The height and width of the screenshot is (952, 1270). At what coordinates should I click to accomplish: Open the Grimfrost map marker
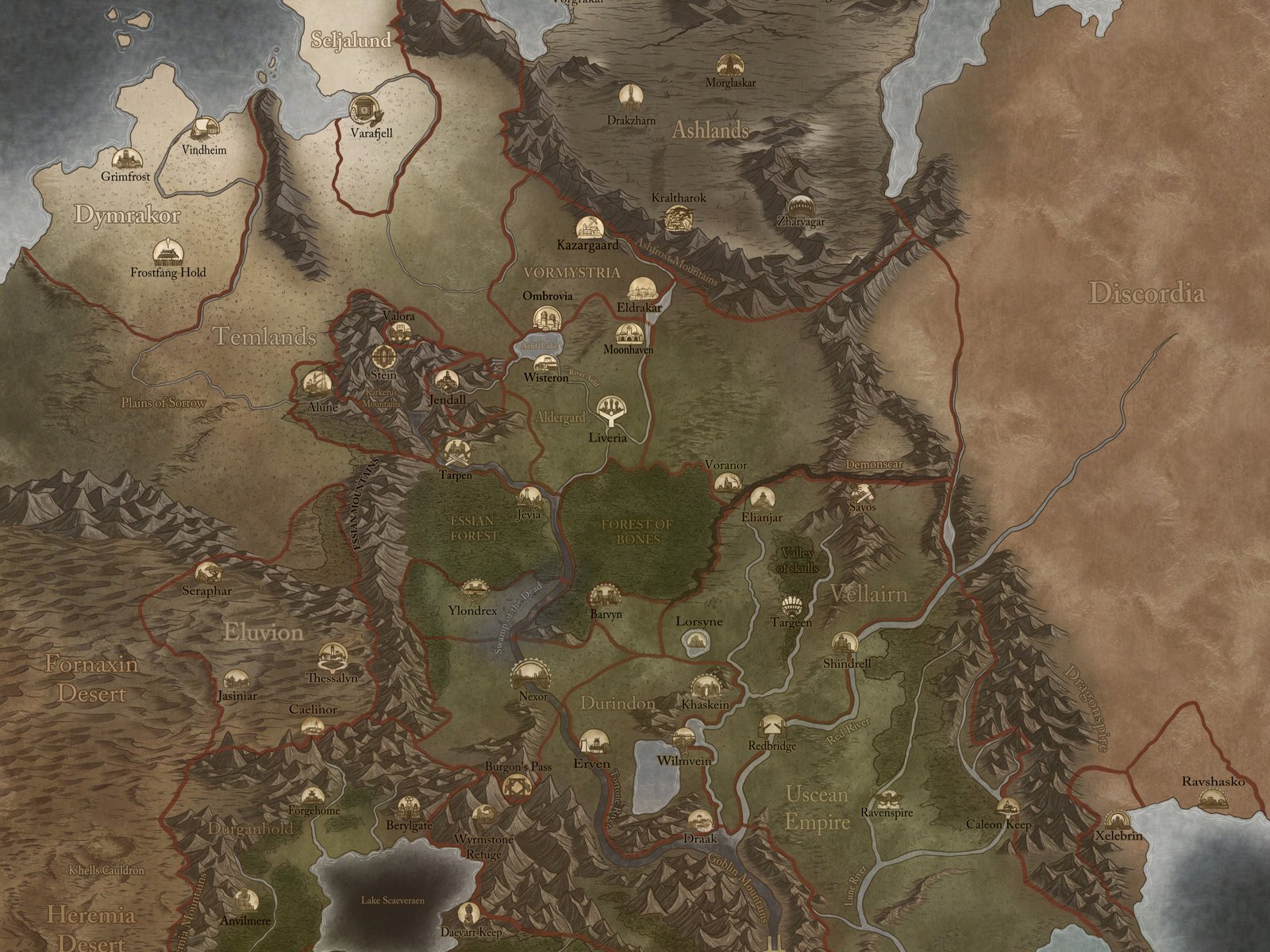(125, 159)
